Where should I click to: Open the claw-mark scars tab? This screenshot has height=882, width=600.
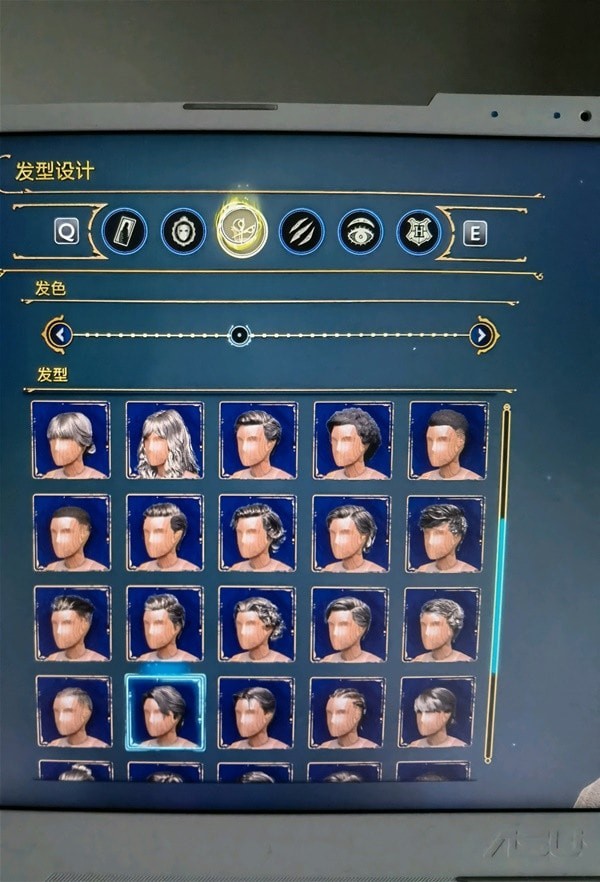coord(301,231)
